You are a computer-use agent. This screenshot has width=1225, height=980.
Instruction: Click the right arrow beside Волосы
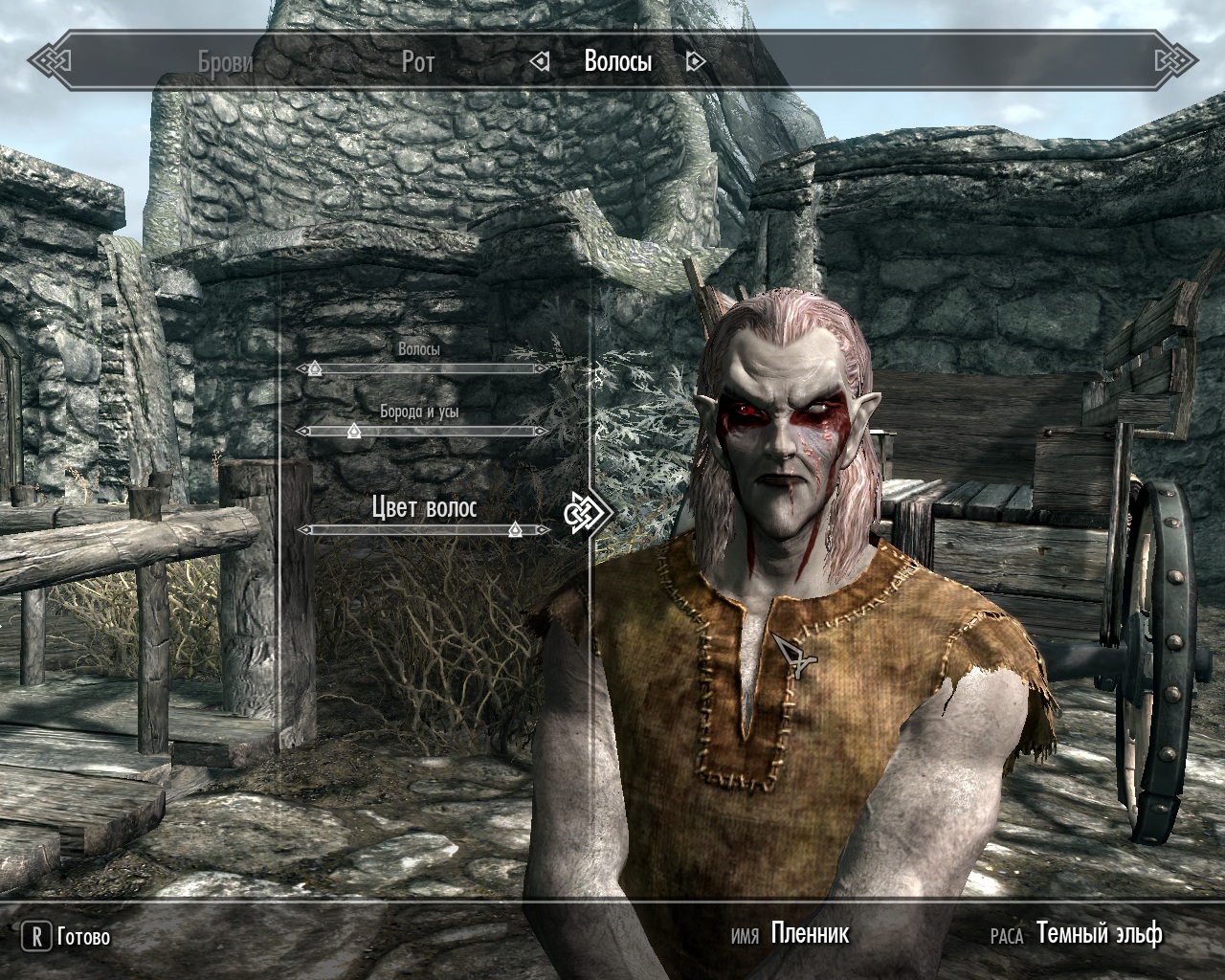(696, 62)
